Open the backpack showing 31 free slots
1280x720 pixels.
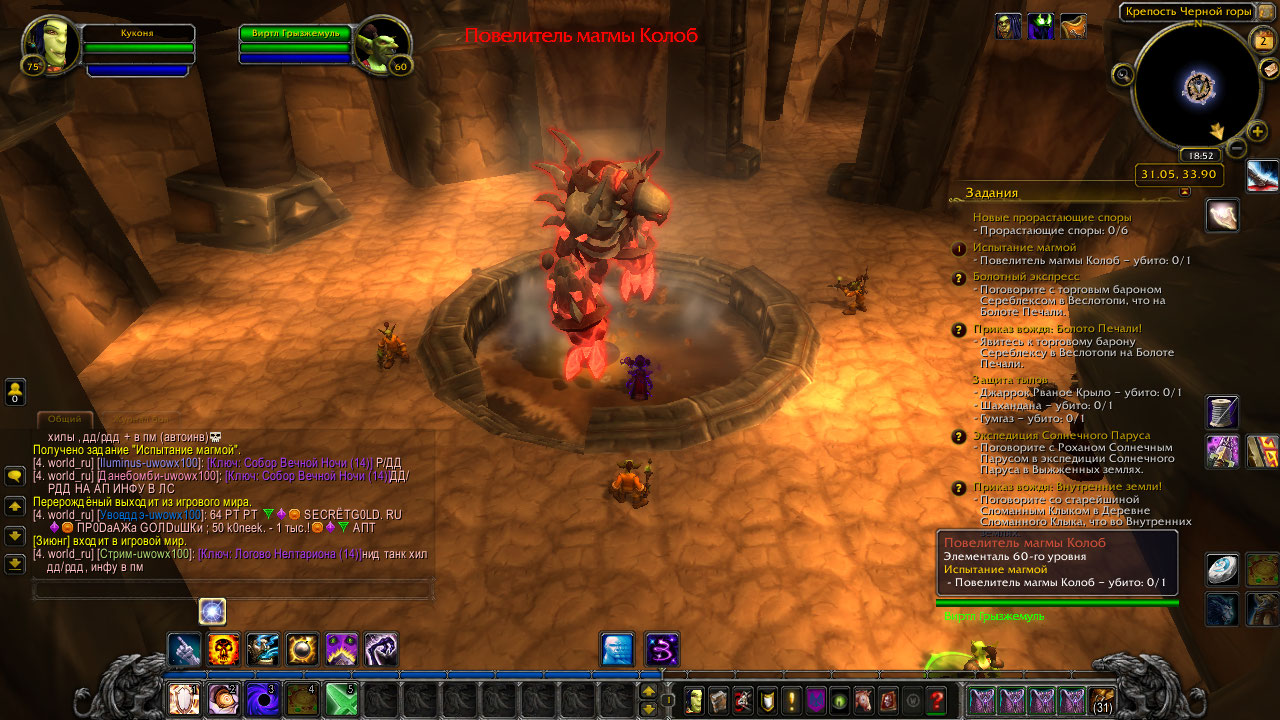coord(1102,700)
